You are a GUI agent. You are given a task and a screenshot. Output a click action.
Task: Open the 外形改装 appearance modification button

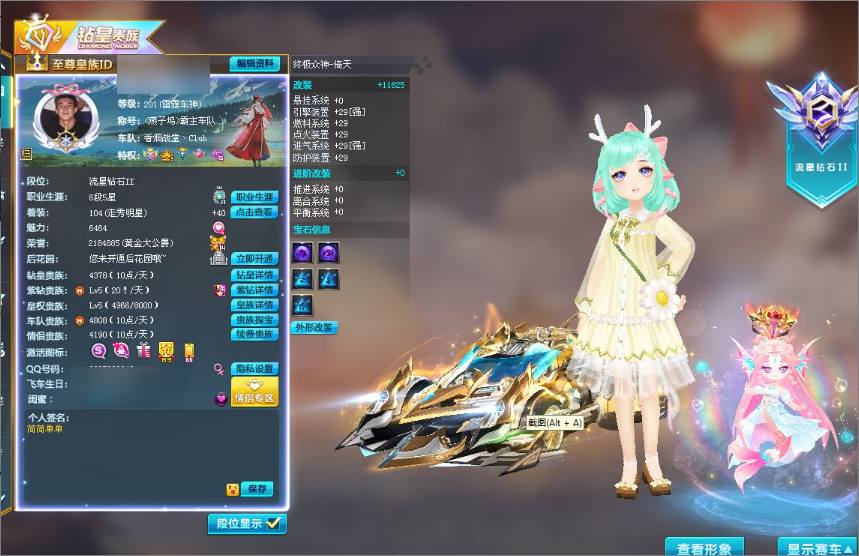click(x=315, y=327)
